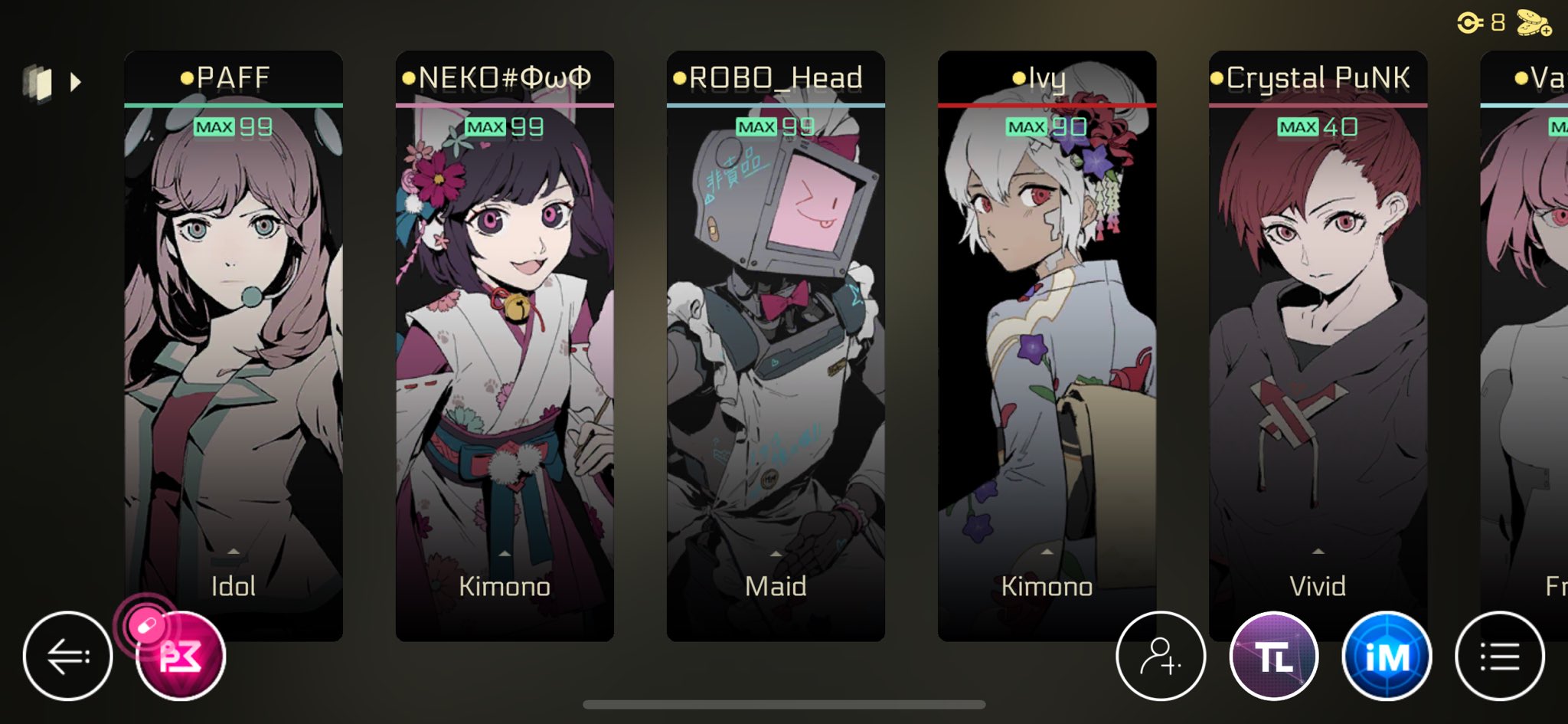Change Crystal PuNK's Vivid costume
Screen dimensions: 1568x724
1317,578
